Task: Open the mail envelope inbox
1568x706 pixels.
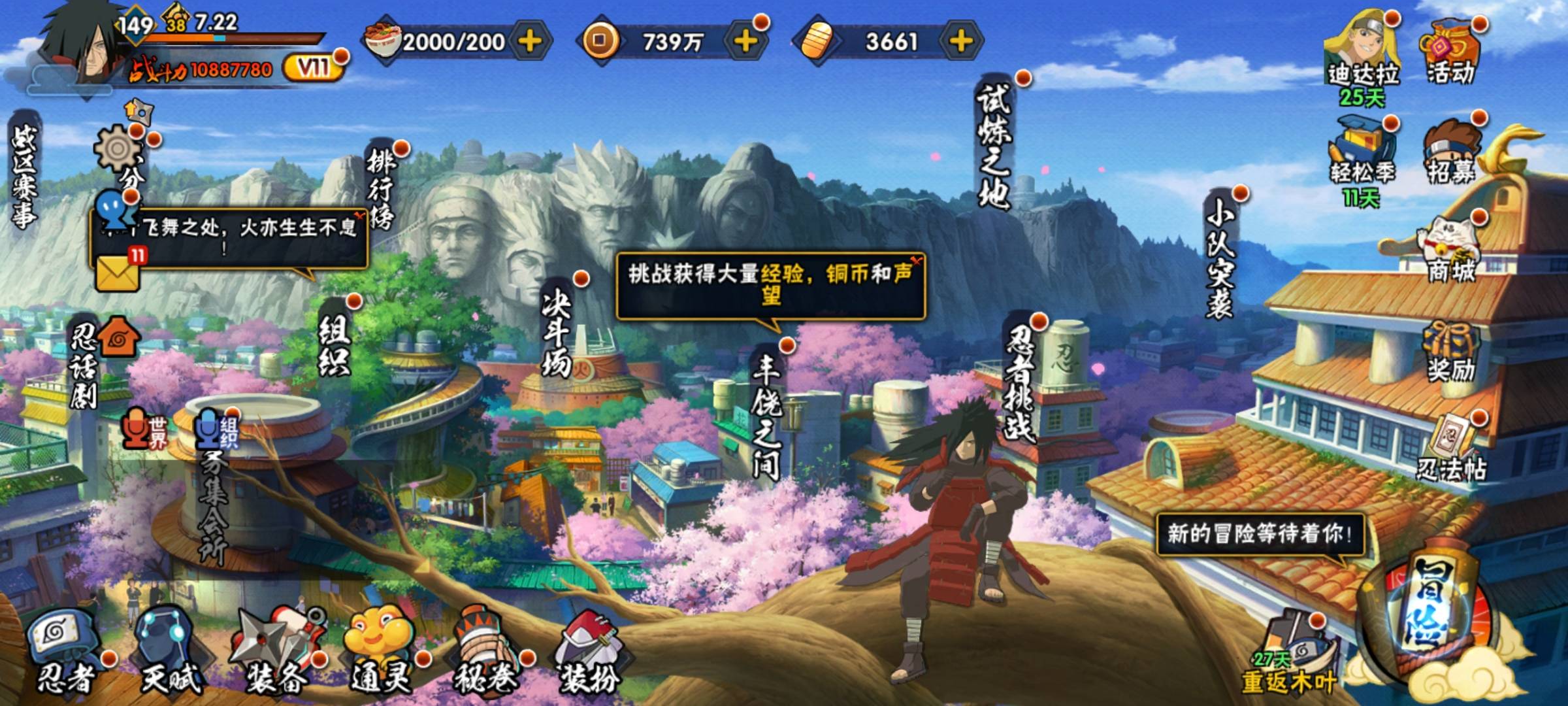Action: click(x=118, y=271)
